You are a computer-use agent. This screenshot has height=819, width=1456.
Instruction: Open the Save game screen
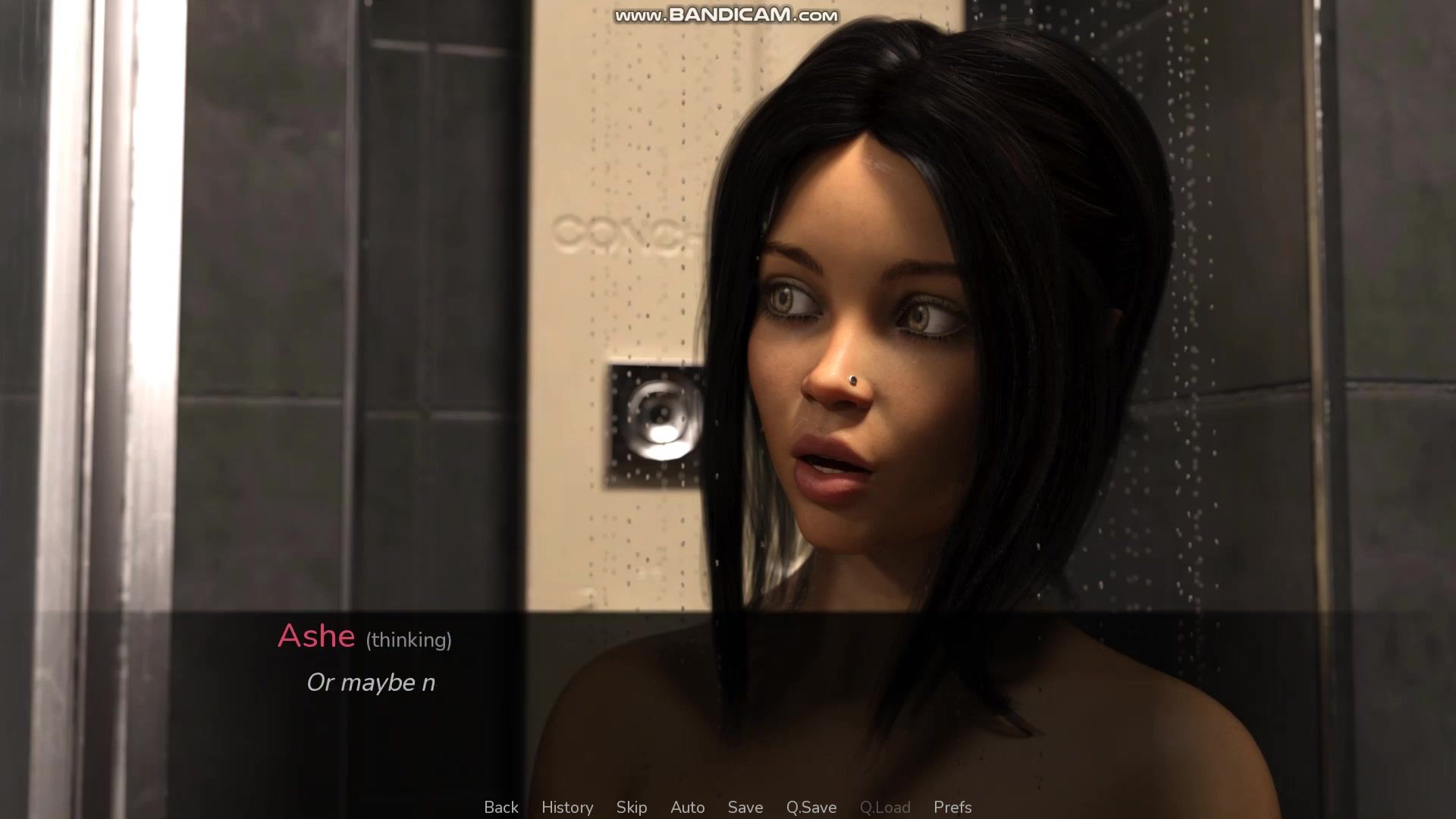pos(745,808)
